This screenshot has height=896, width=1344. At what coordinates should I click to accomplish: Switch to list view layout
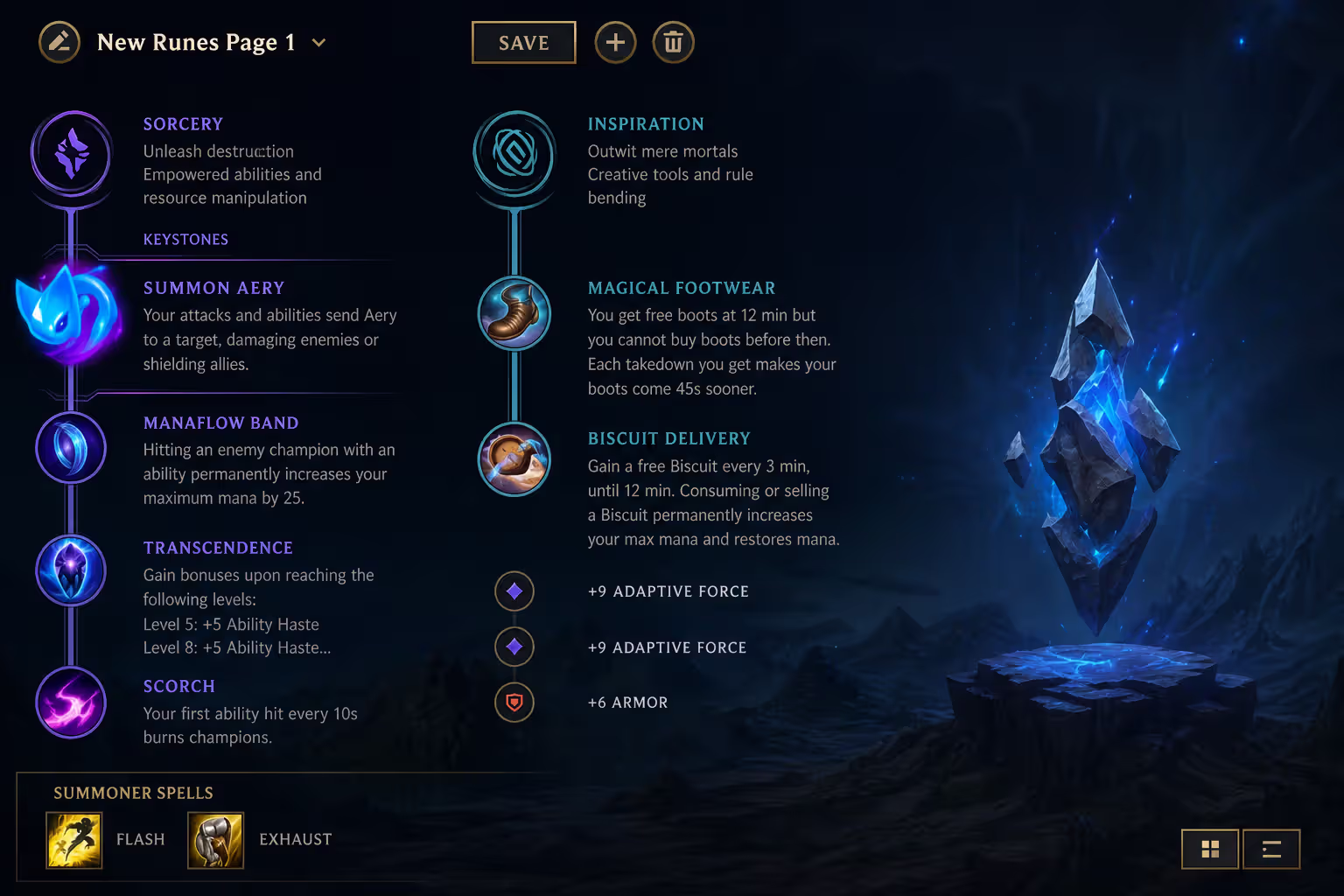pyautogui.click(x=1270, y=849)
